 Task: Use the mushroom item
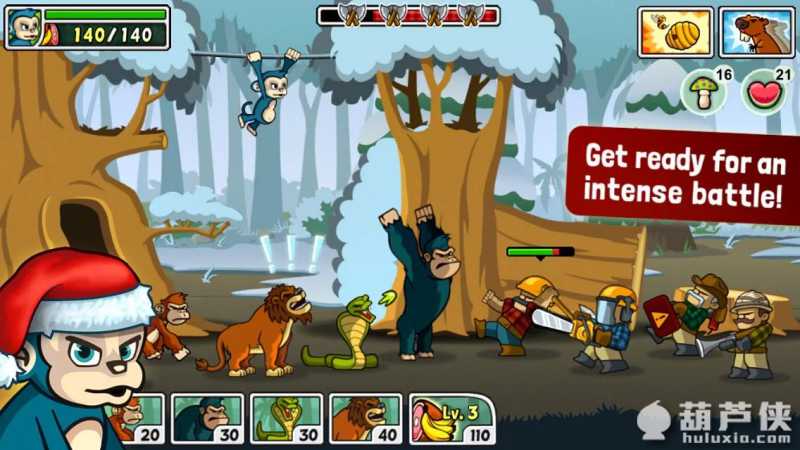pos(703,94)
